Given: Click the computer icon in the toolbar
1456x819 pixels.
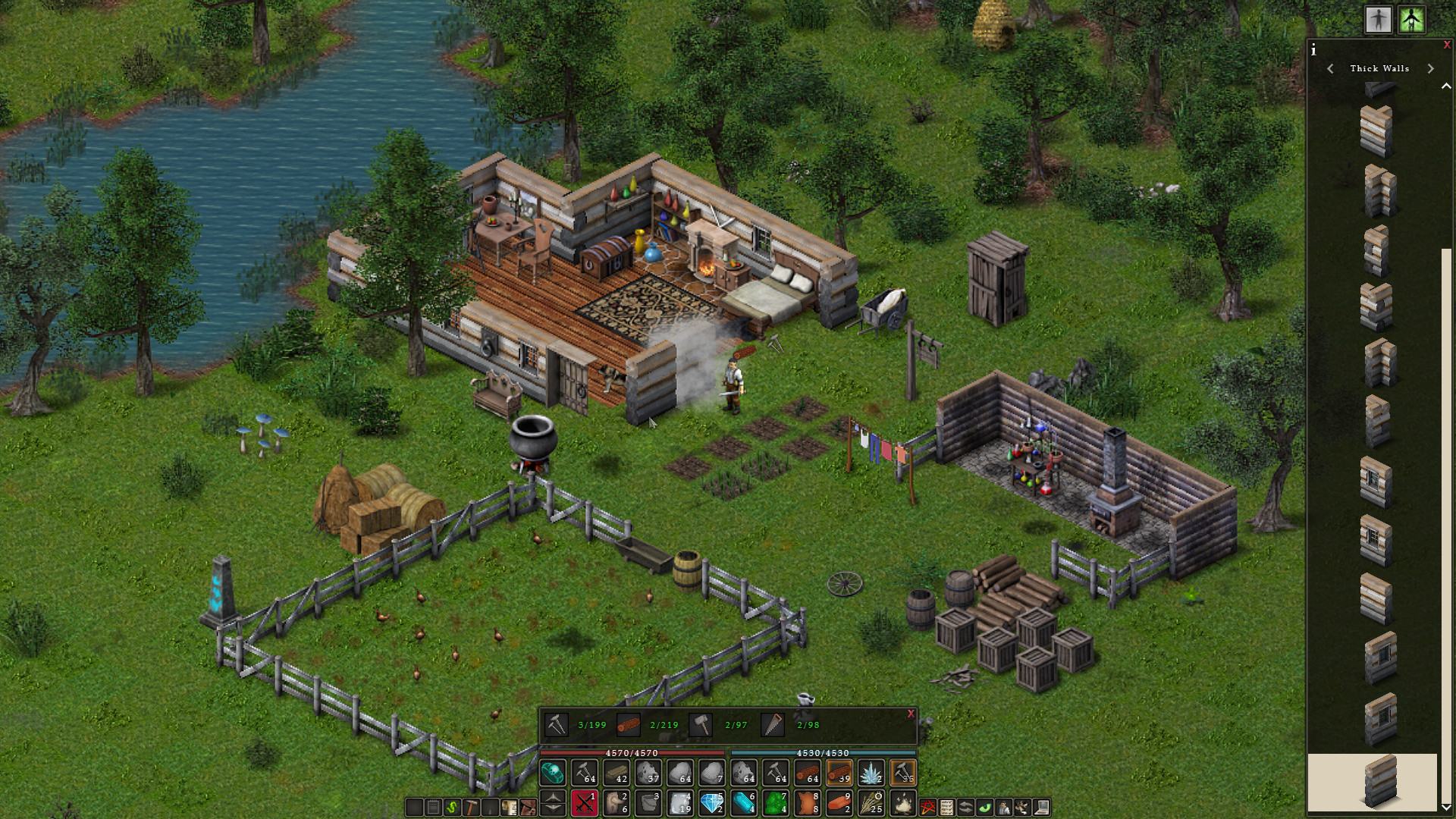Looking at the screenshot, I should click(1041, 807).
